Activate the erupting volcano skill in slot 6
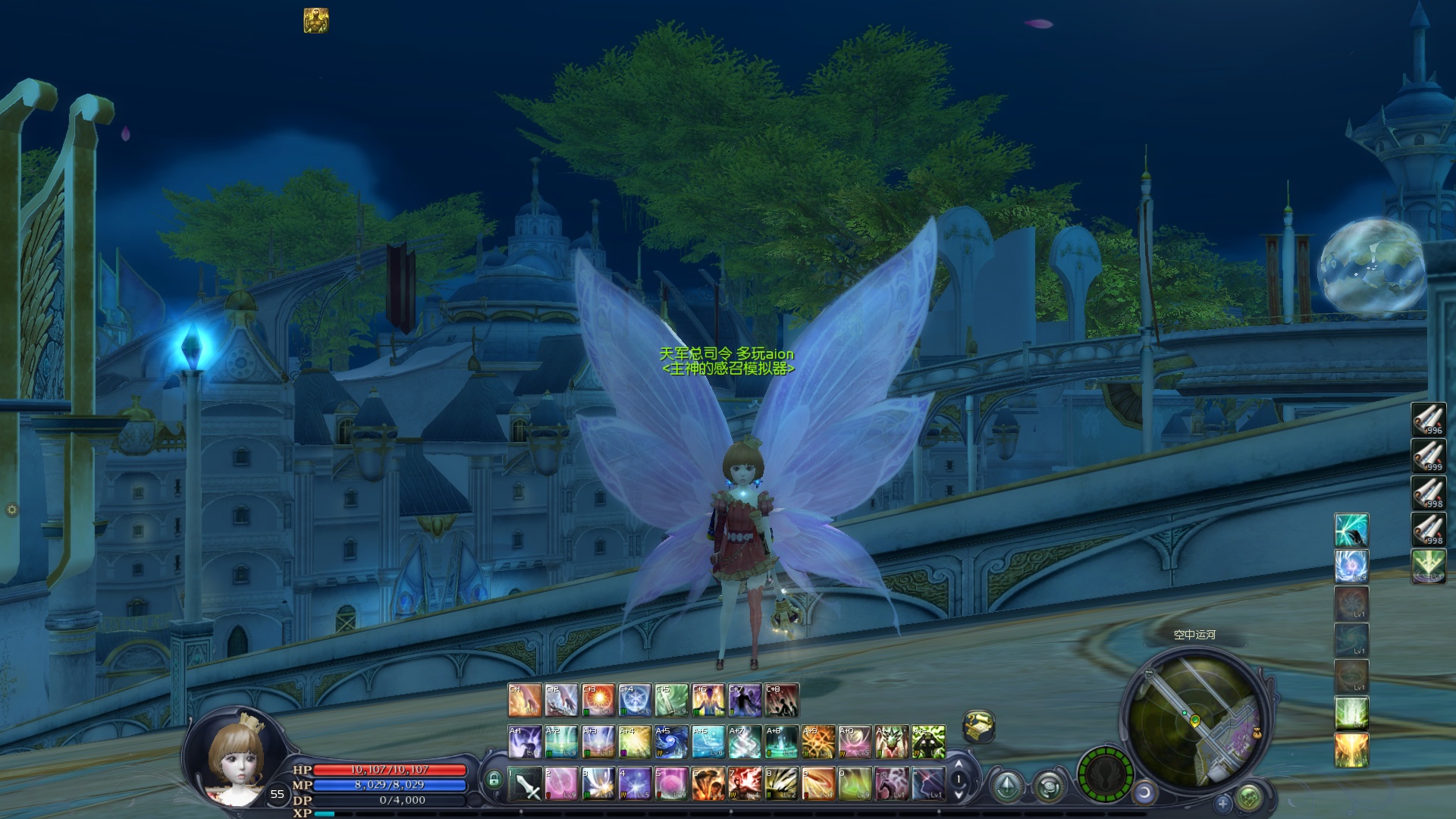Viewport: 1456px width, 819px height. (x=708, y=783)
